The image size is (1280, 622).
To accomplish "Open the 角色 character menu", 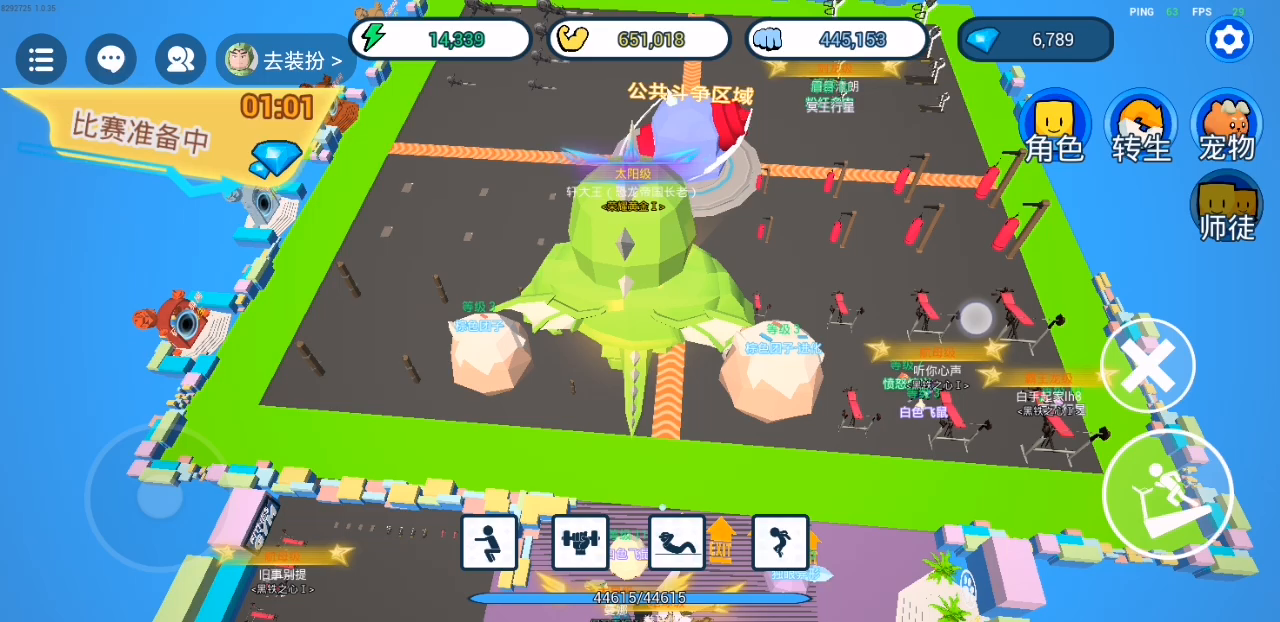I will 1055,128.
